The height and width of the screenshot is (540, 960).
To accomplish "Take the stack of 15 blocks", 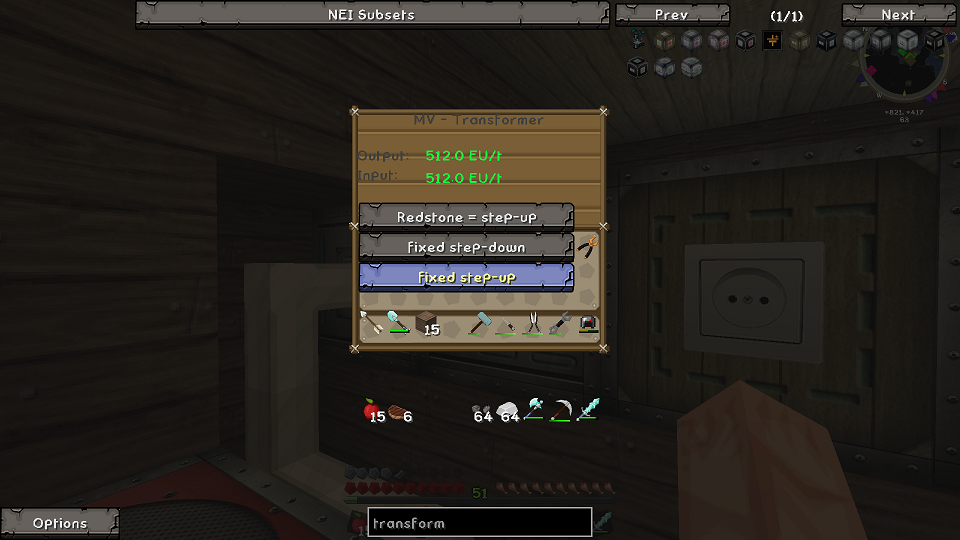I will [x=426, y=323].
